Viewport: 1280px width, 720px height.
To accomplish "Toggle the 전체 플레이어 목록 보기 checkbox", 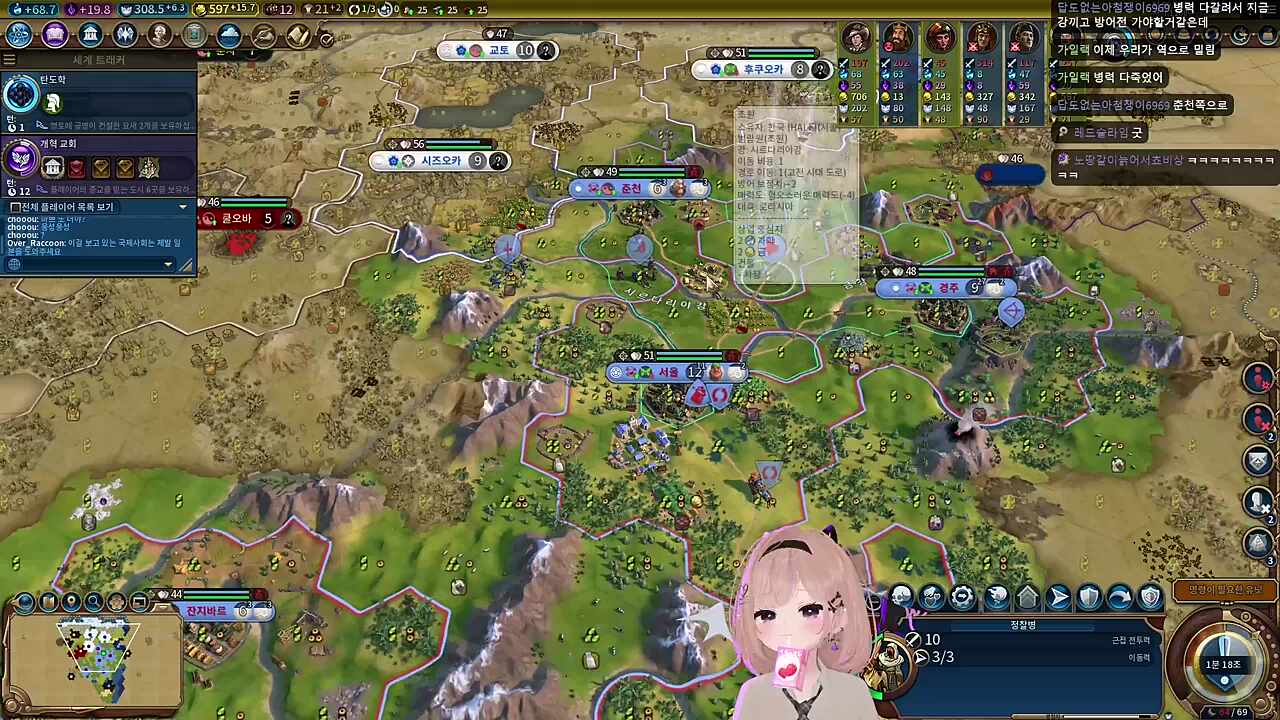I will [x=15, y=207].
